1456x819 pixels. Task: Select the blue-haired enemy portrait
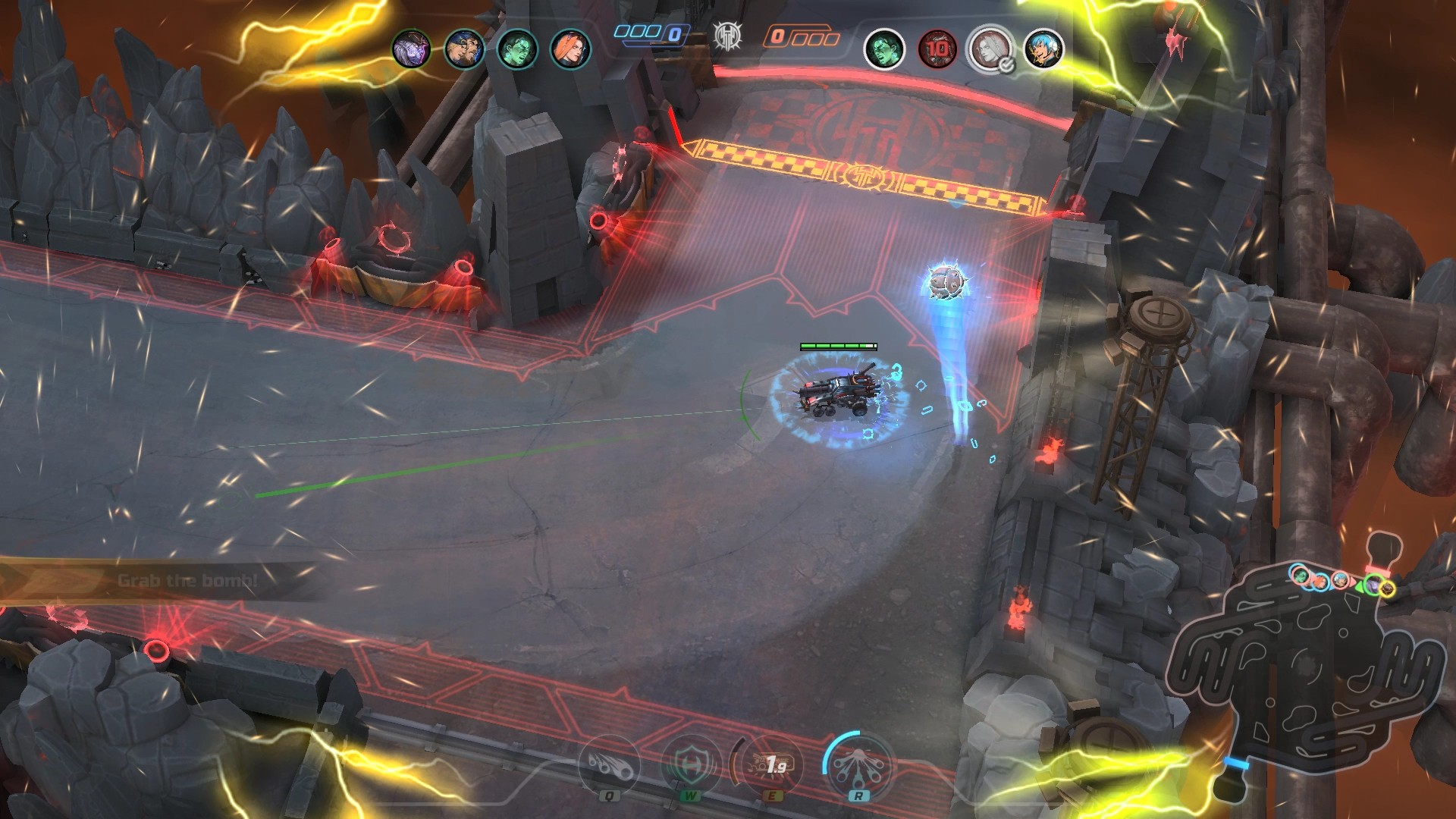(1043, 49)
